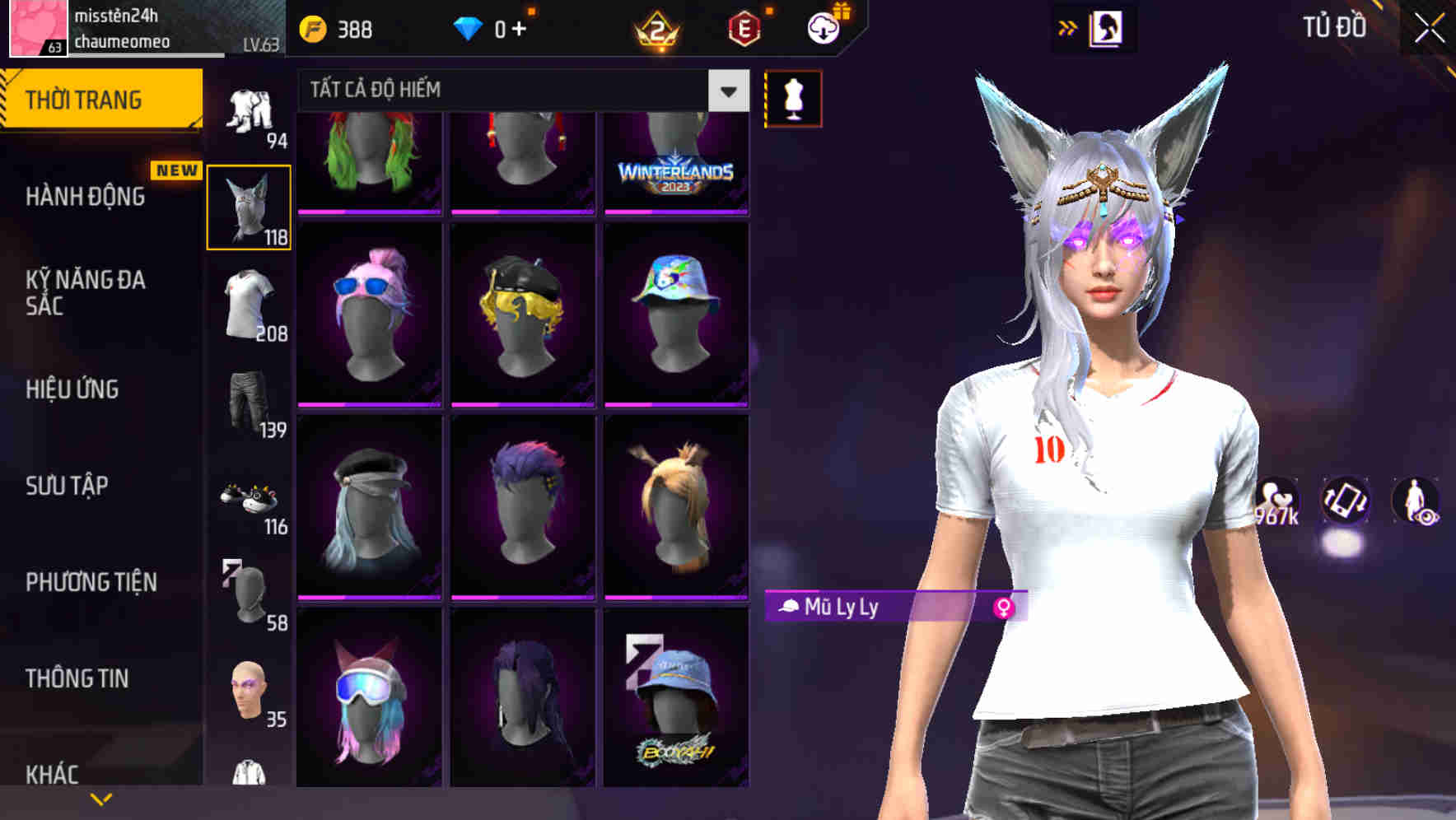Click the red E badge icon
The image size is (1456, 820).
point(743,28)
